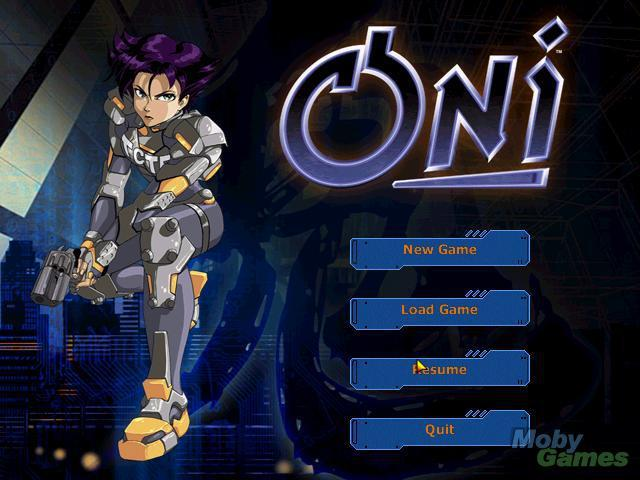Start a New Game
This screenshot has width=640, height=480.
click(439, 250)
